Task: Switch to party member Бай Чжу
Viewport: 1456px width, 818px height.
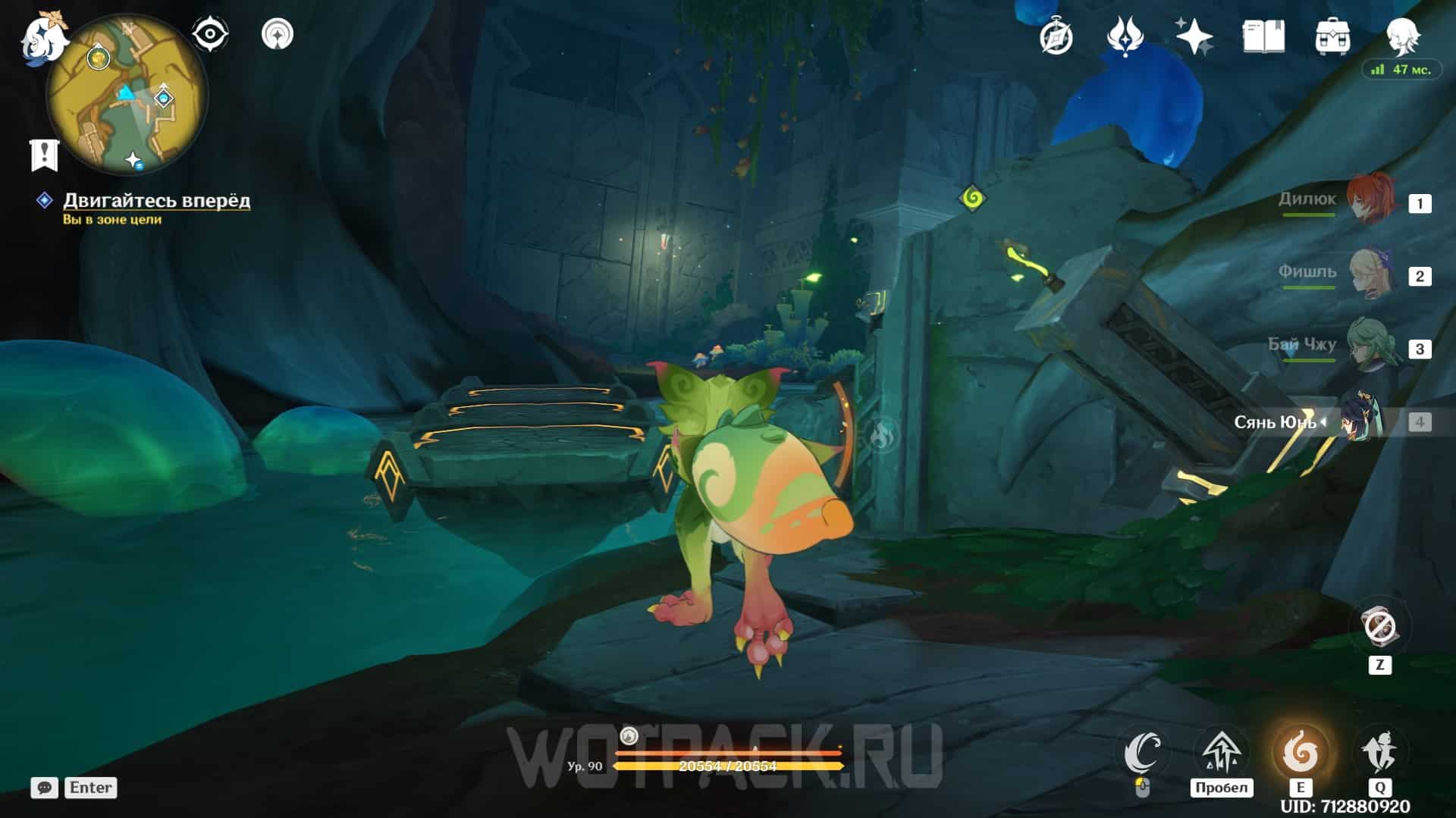Action: tap(1370, 346)
